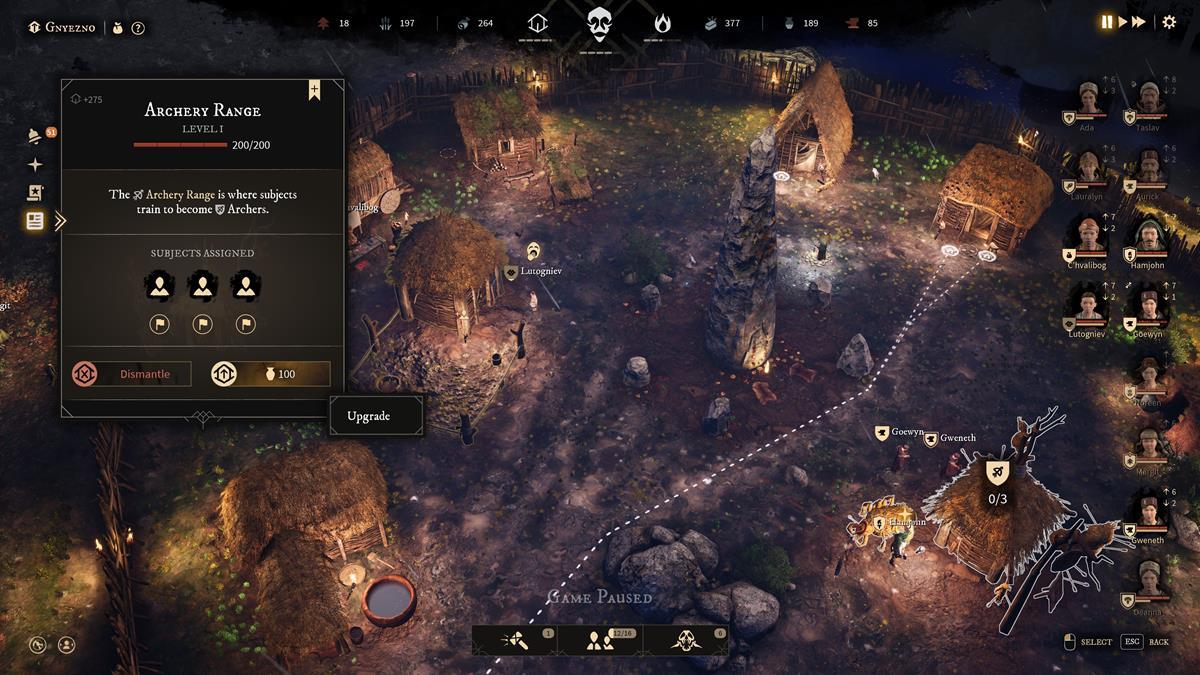Open the subjects list showing 12/16
Viewport: 1200px width, 675px height.
pyautogui.click(x=601, y=641)
